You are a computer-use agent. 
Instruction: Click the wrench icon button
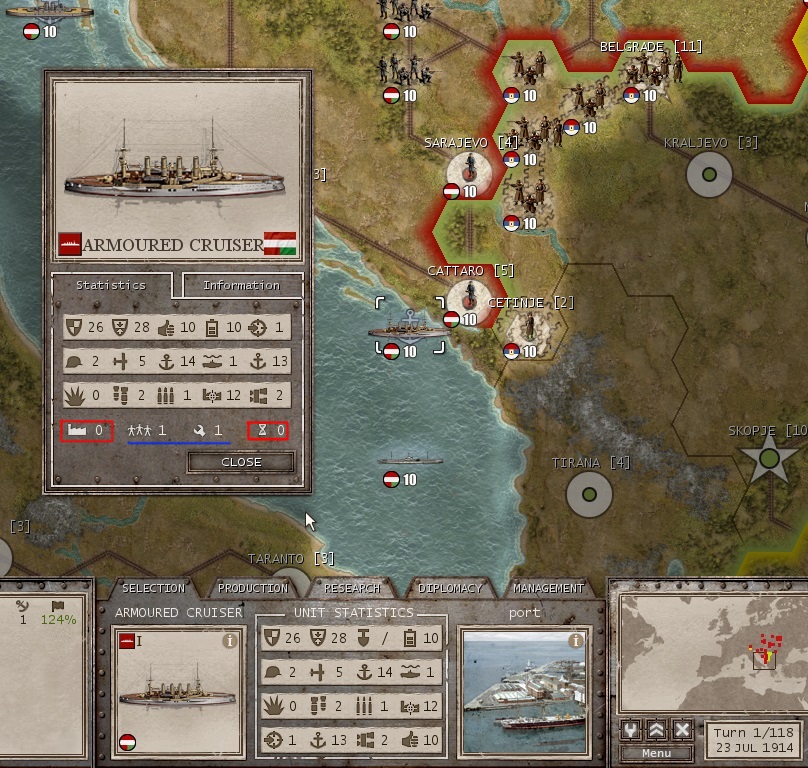632,729
